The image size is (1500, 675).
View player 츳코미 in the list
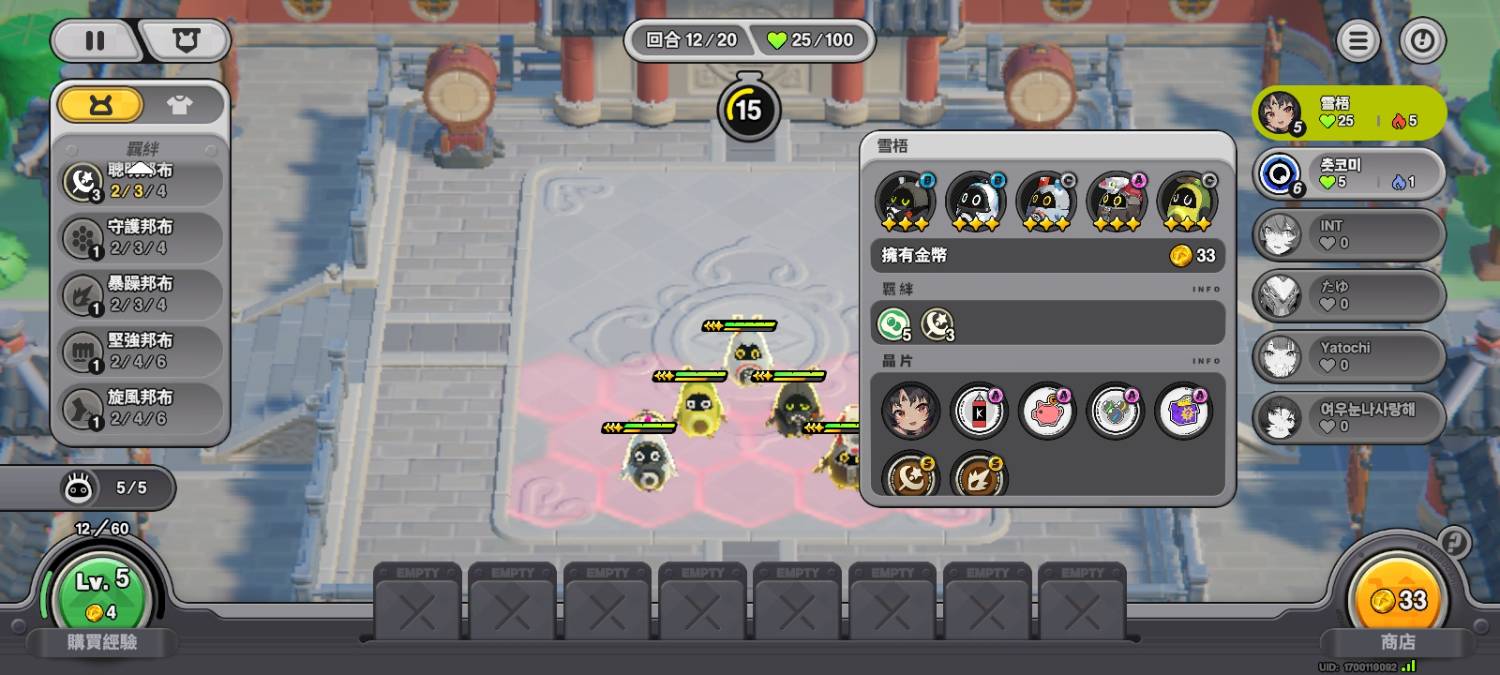(1348, 174)
